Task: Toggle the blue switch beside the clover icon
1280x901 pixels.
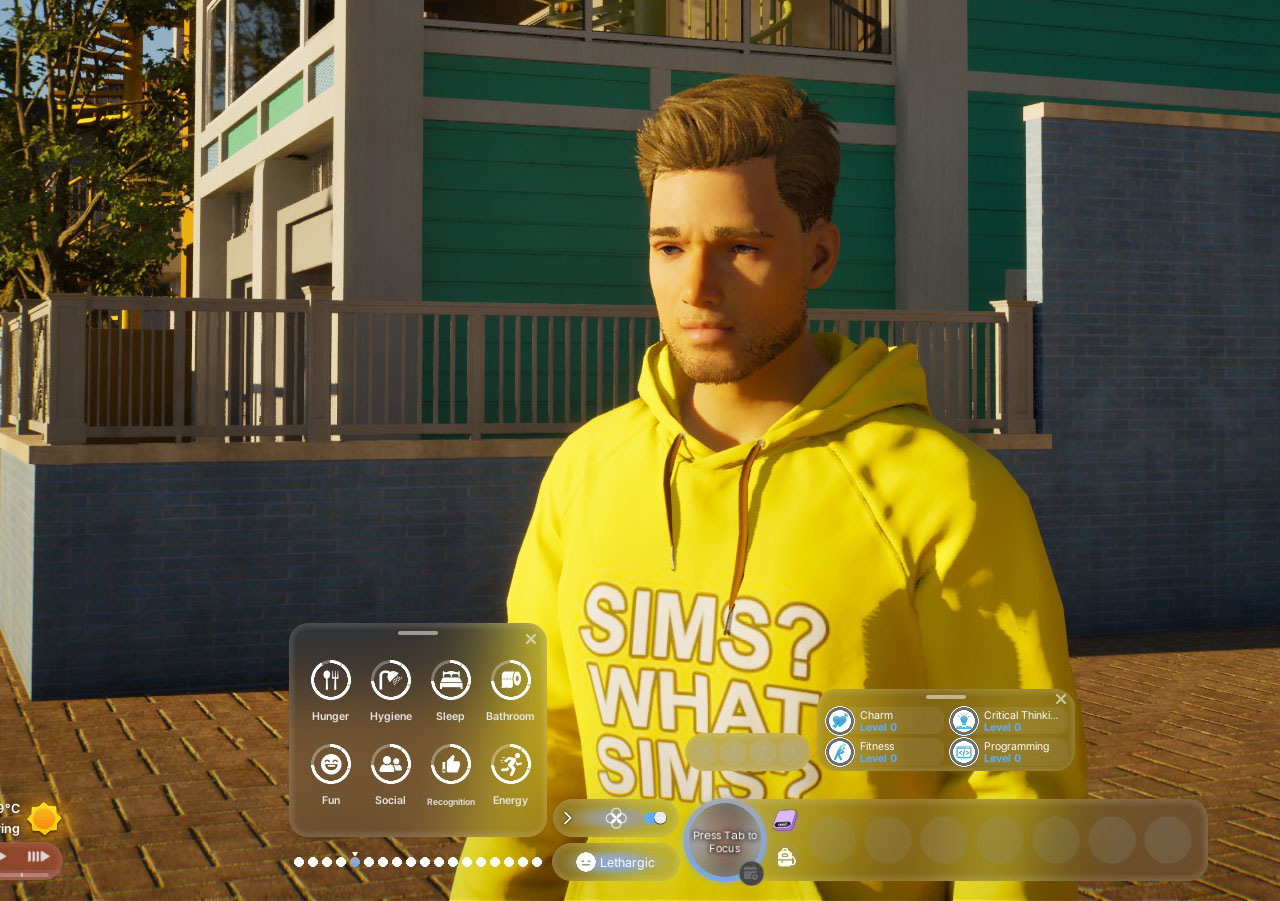Action: coord(655,818)
